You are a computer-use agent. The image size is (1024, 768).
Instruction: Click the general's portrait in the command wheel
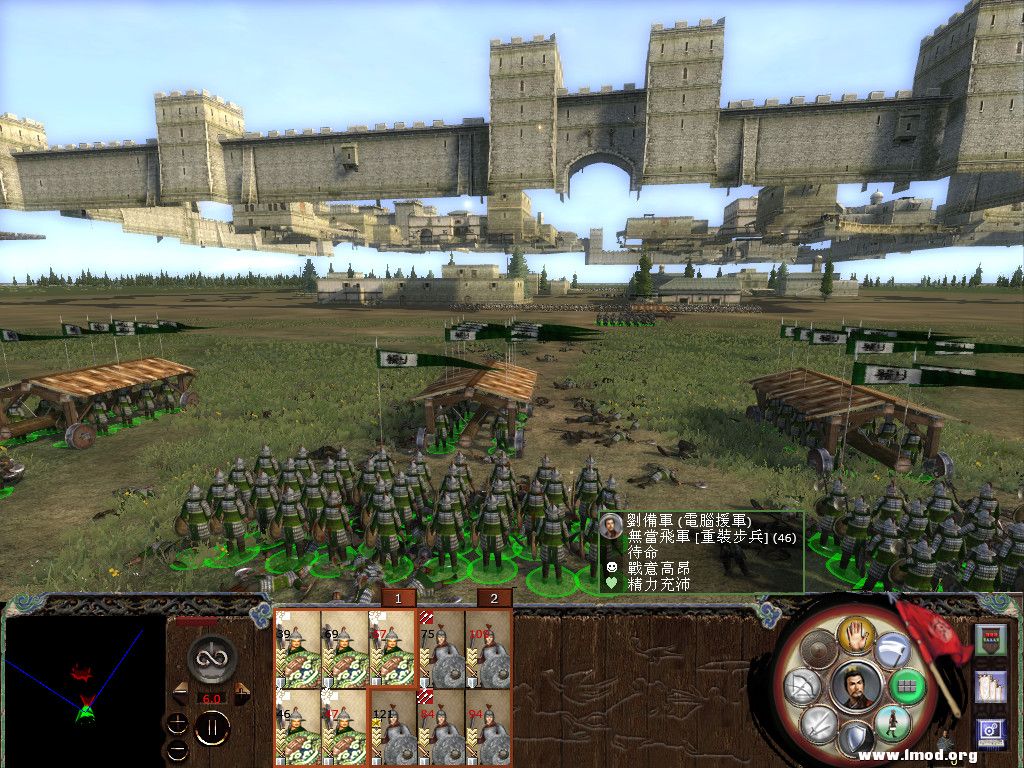[x=856, y=686]
